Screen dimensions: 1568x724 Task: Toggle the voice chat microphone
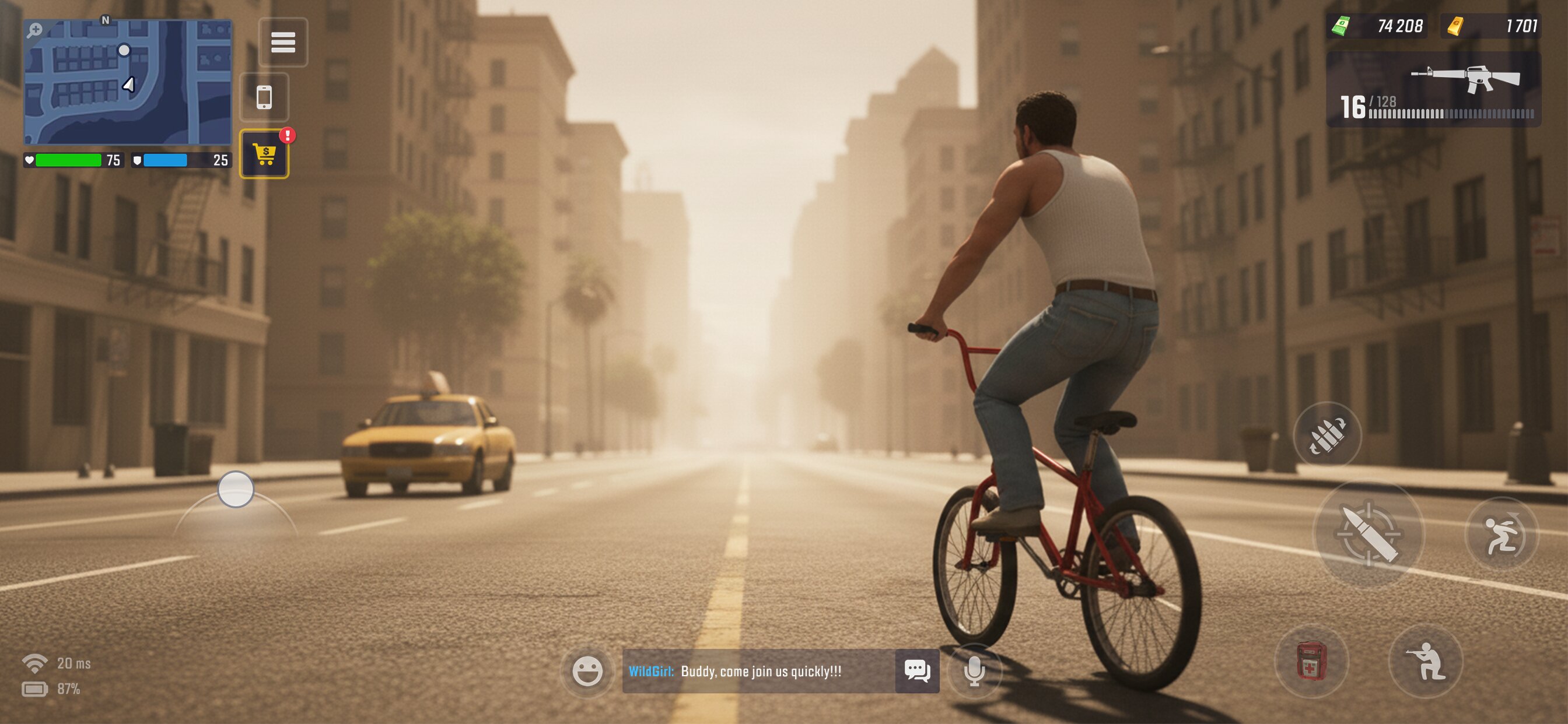coord(974,671)
